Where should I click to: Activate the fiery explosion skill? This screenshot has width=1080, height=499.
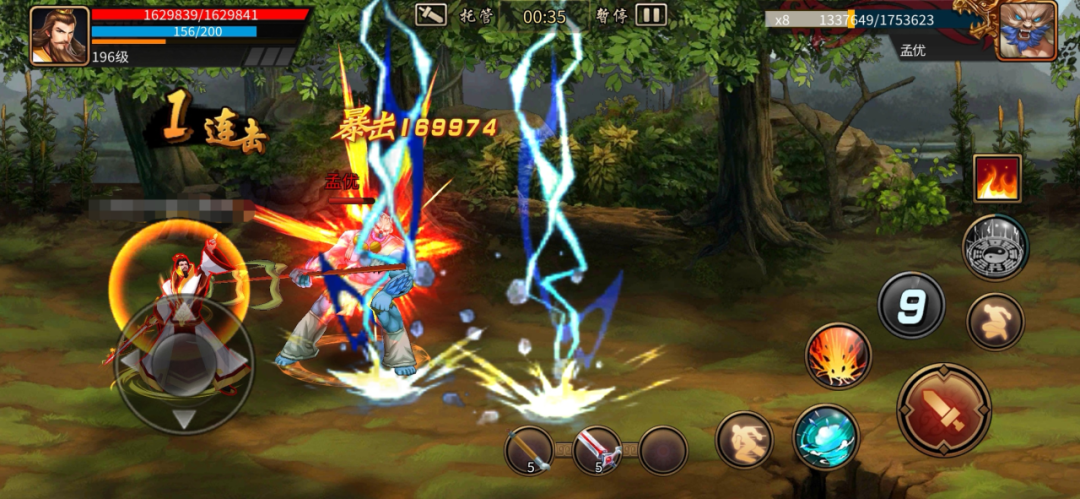point(838,356)
